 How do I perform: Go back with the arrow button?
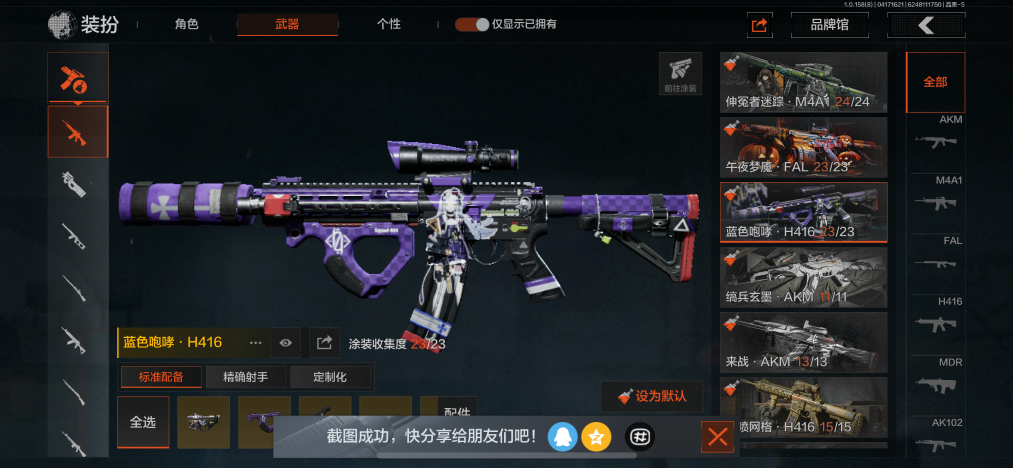[929, 25]
